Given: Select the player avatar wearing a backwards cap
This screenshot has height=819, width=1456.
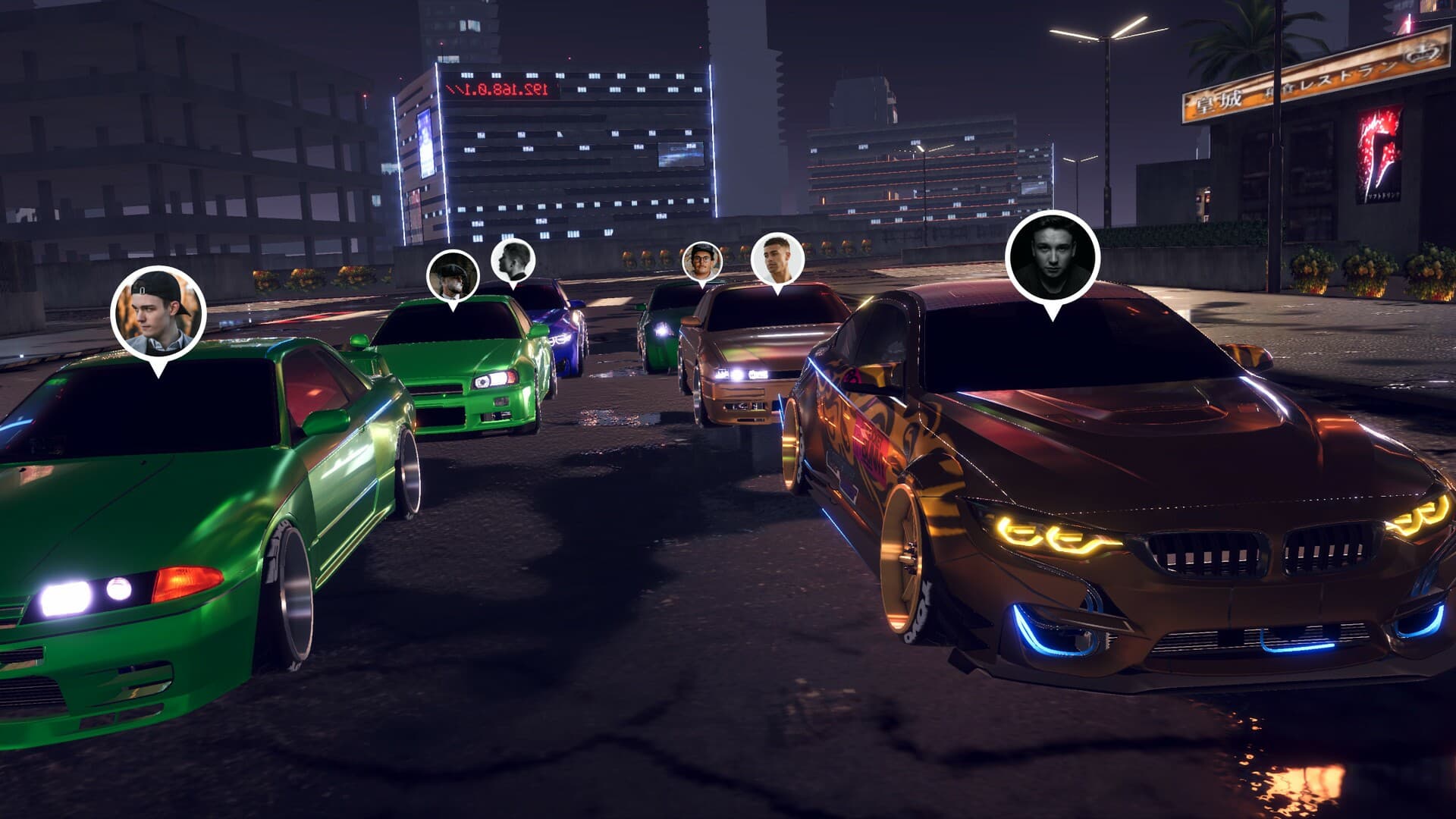Looking at the screenshot, I should (158, 312).
